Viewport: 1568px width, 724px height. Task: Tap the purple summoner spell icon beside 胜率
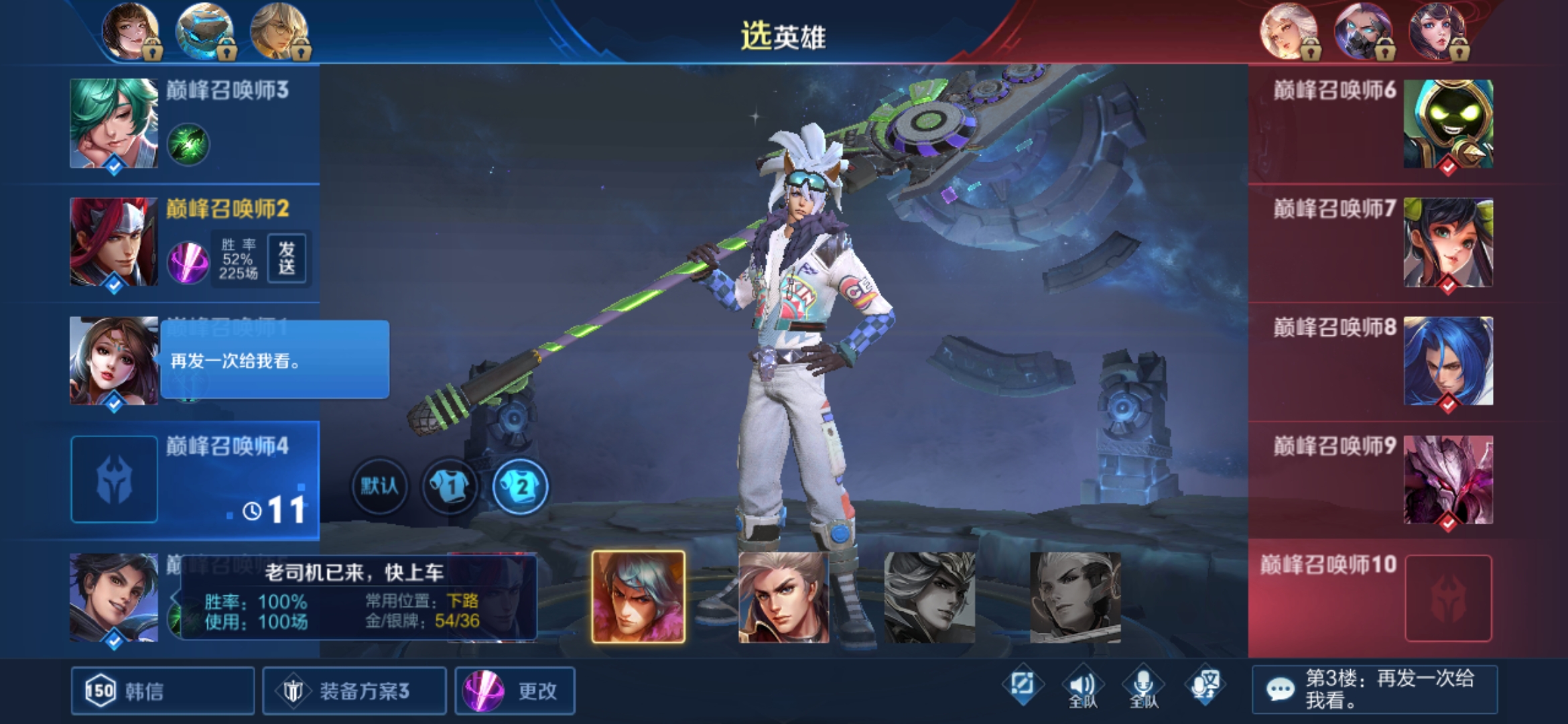pyautogui.click(x=188, y=261)
